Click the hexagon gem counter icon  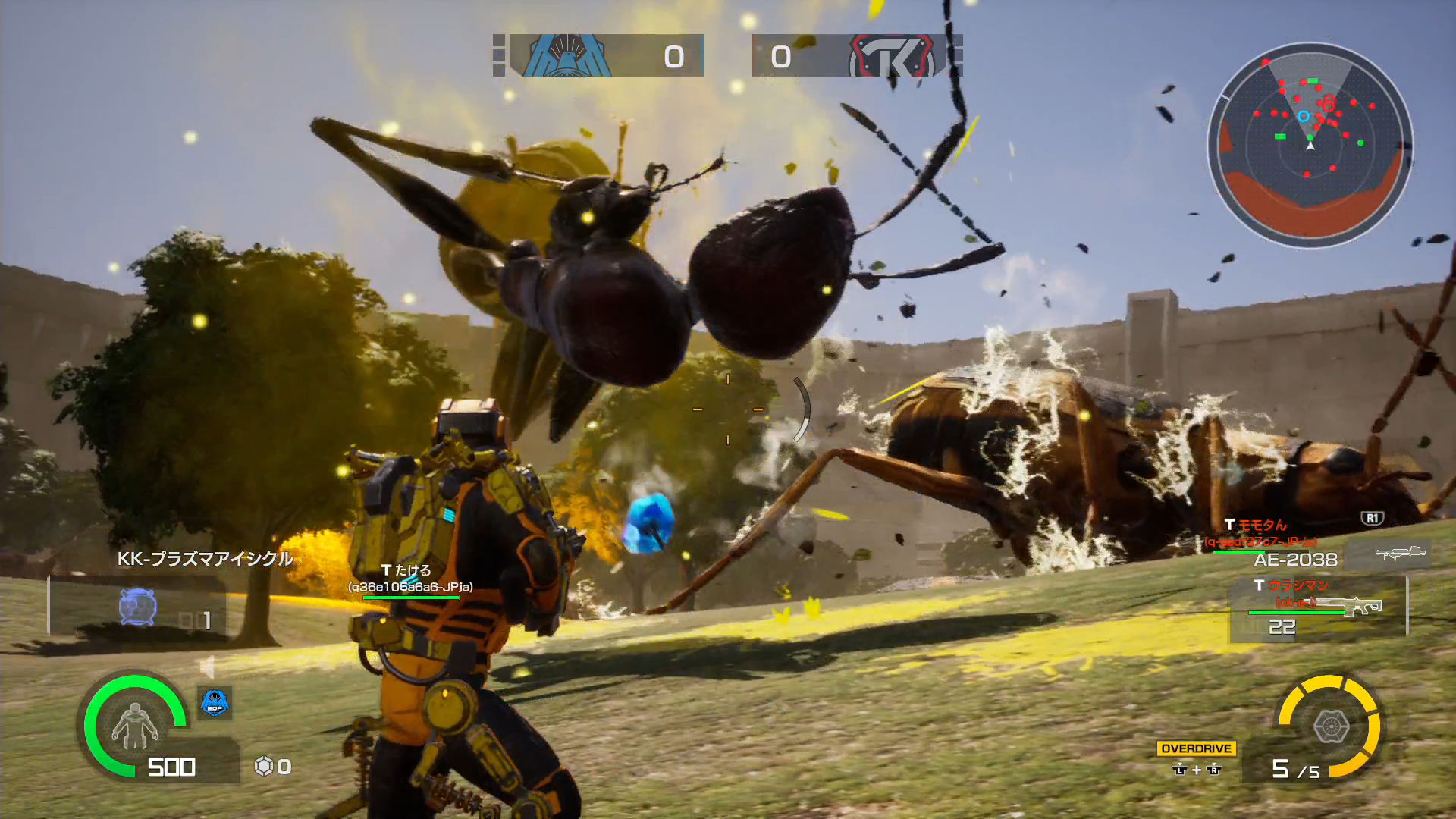(x=263, y=767)
